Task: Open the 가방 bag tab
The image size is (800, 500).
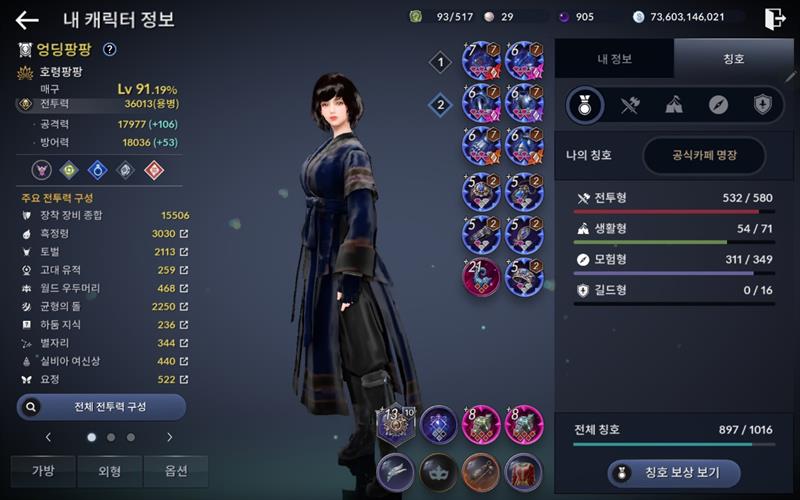Action: tap(43, 471)
